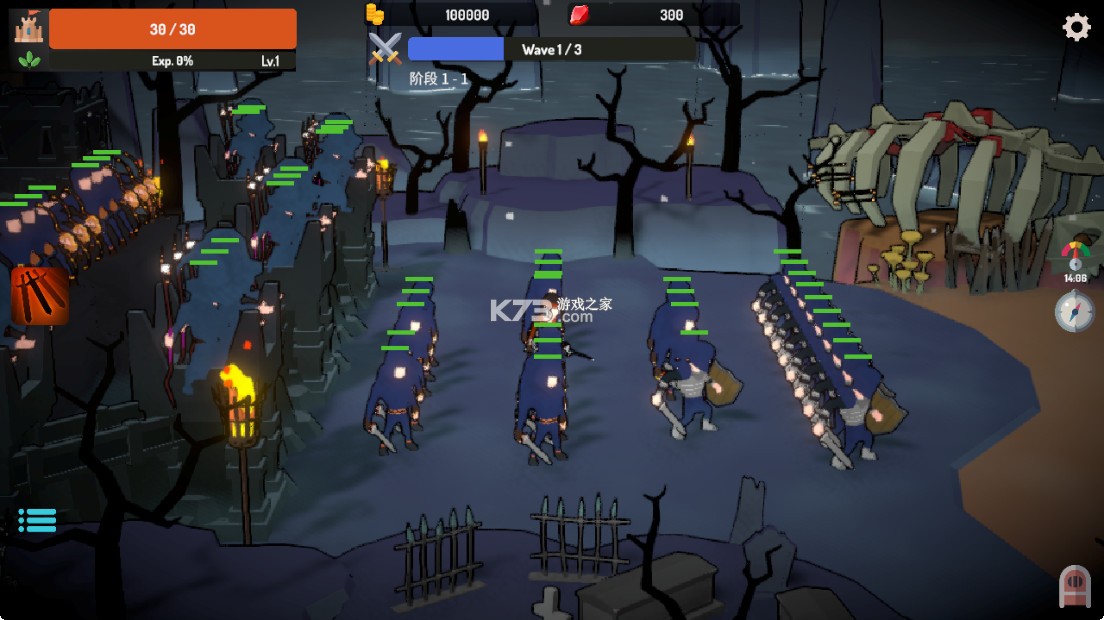Click the castle icon
This screenshot has width=1104, height=620.
(27, 28)
